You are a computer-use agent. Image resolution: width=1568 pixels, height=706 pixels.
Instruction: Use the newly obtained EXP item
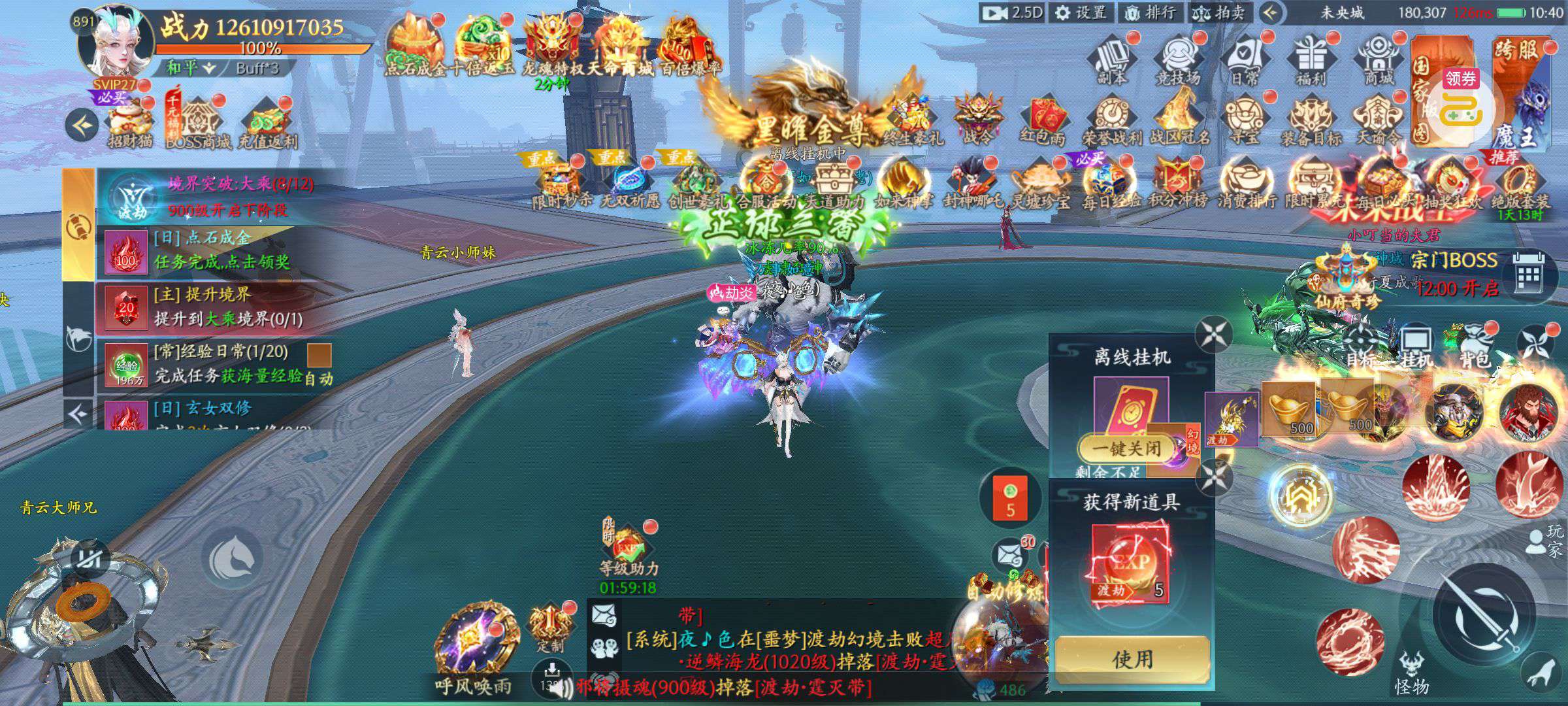[1132, 658]
